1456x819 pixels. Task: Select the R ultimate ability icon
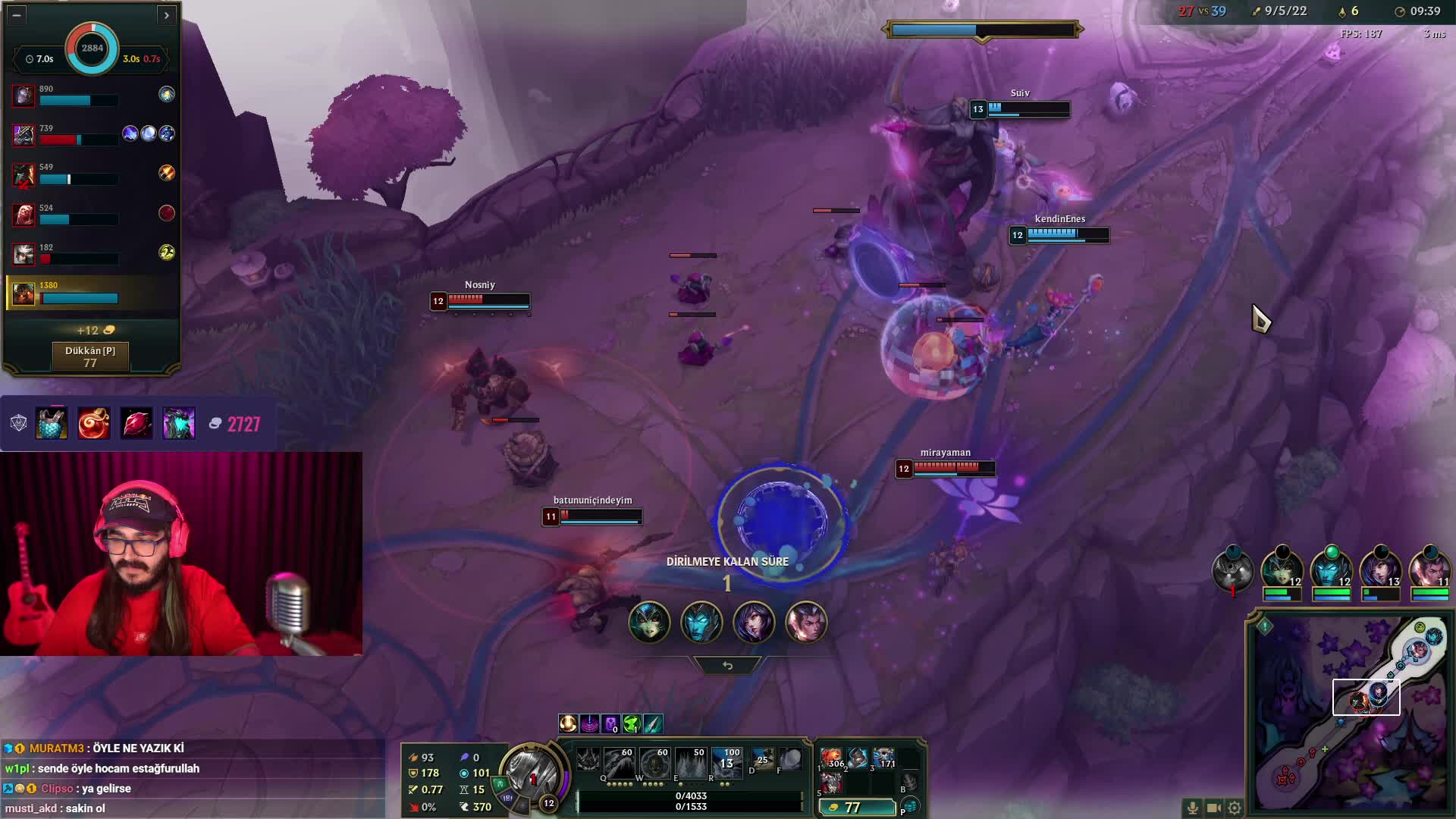click(x=726, y=761)
